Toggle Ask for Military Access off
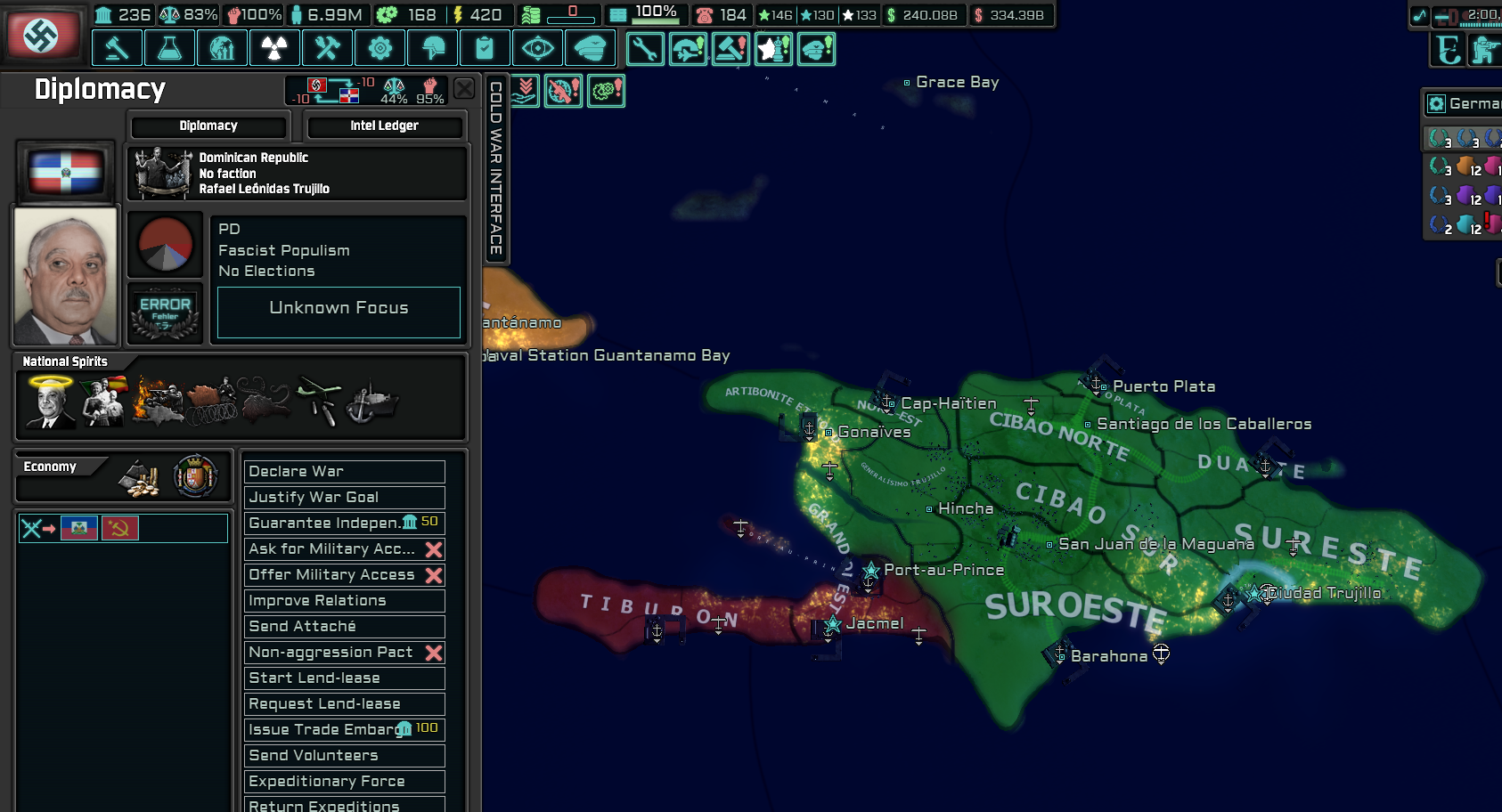1502x812 pixels. (434, 549)
